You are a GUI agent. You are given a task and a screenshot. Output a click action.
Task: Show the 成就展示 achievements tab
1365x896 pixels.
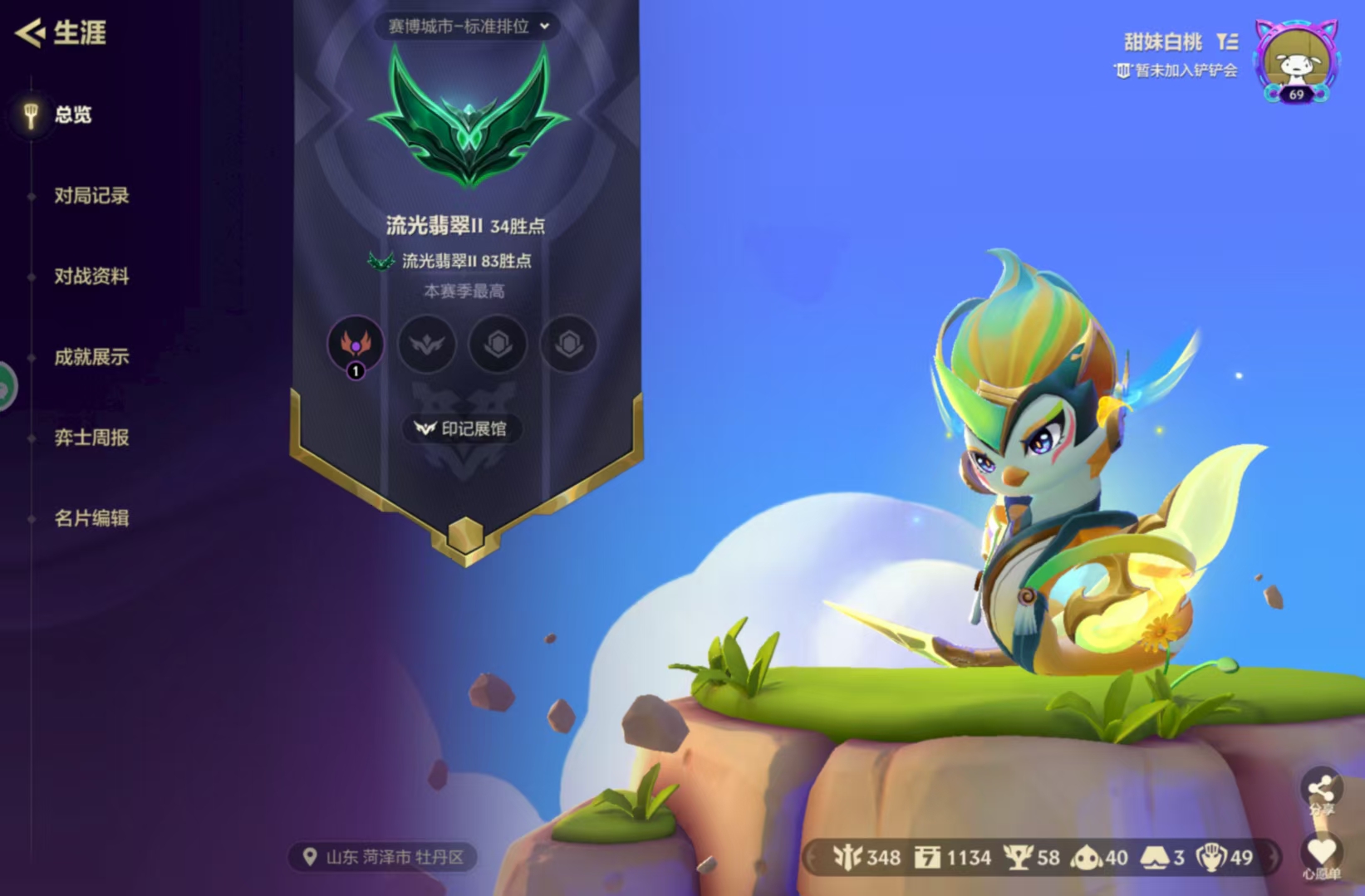click(91, 357)
